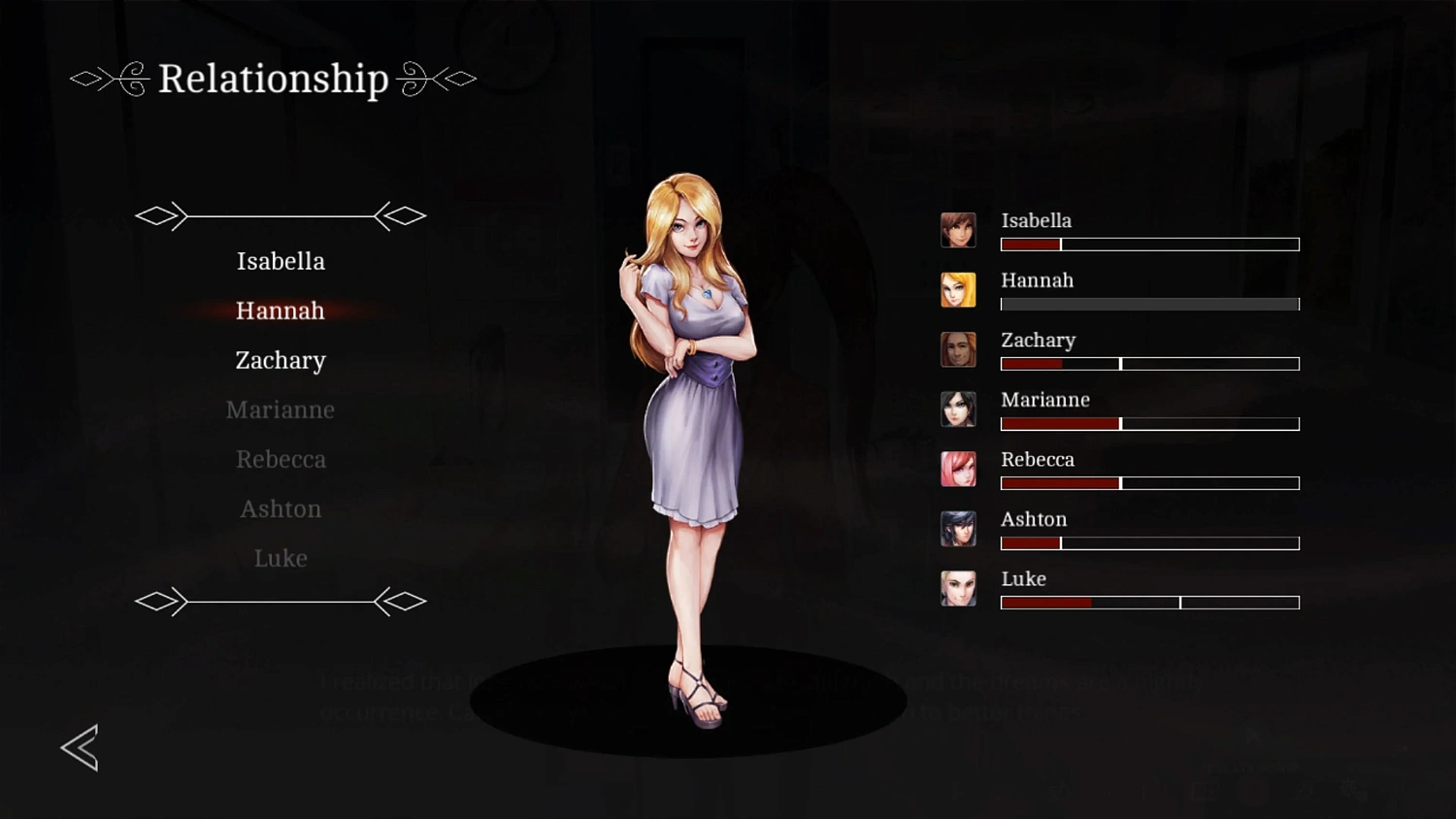Open Luke's portrait icon
This screenshot has height=819, width=1456.
coord(958,588)
